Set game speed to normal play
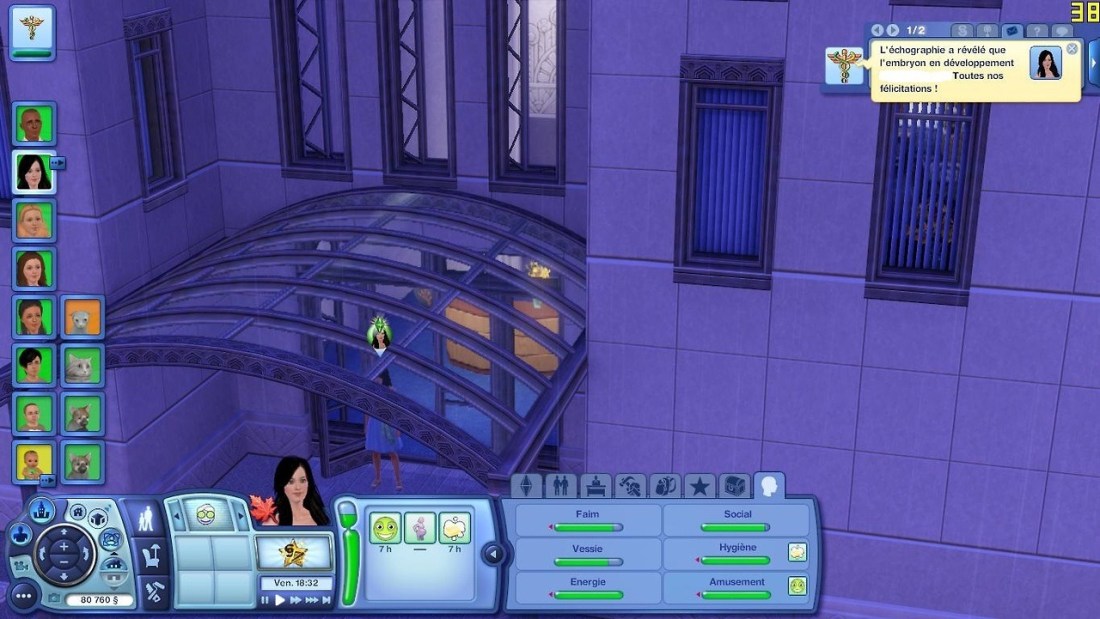 (281, 600)
